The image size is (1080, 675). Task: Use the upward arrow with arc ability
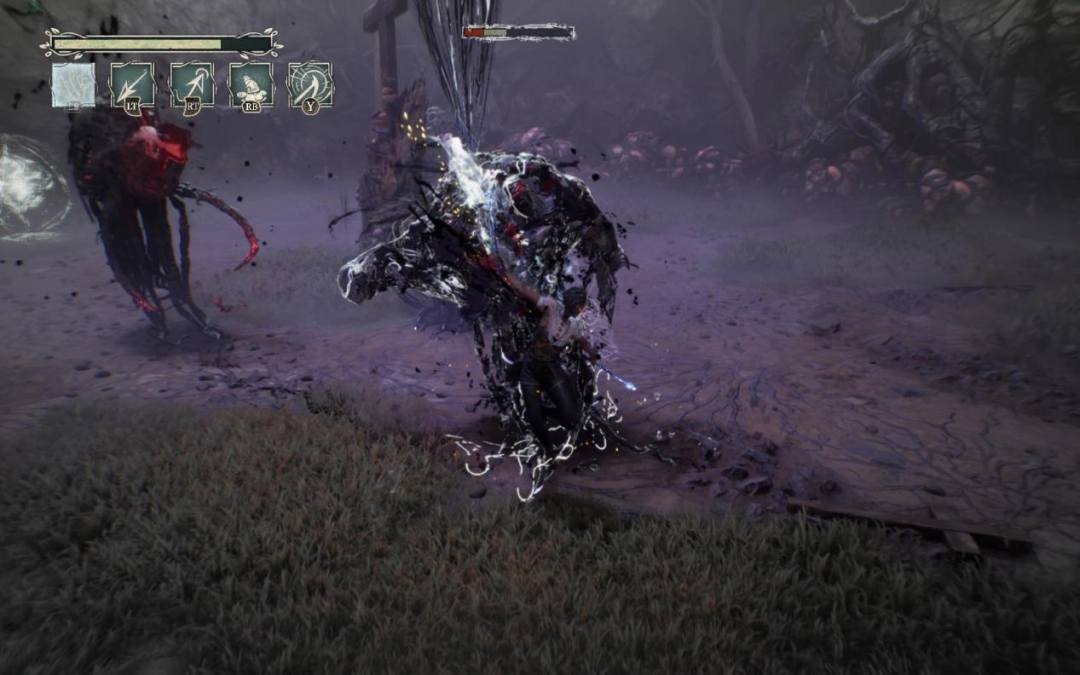pos(191,84)
